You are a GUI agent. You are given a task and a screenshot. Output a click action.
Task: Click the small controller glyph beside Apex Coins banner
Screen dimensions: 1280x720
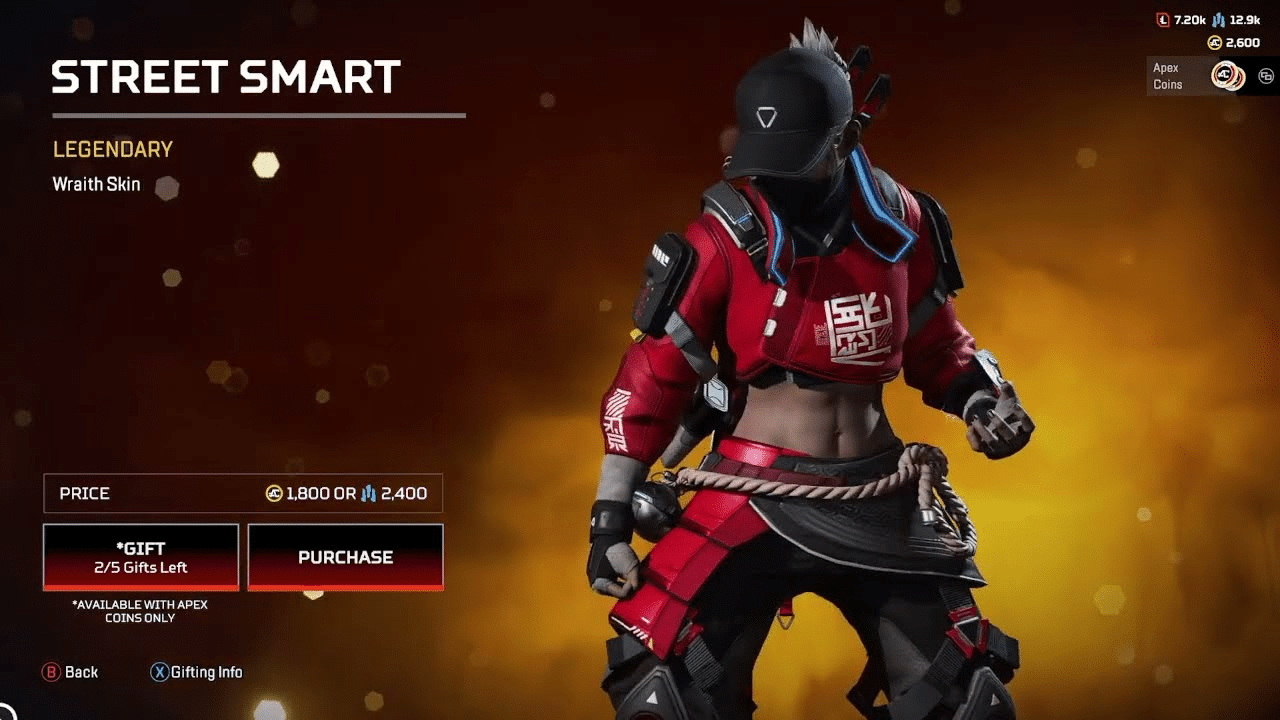point(1266,76)
